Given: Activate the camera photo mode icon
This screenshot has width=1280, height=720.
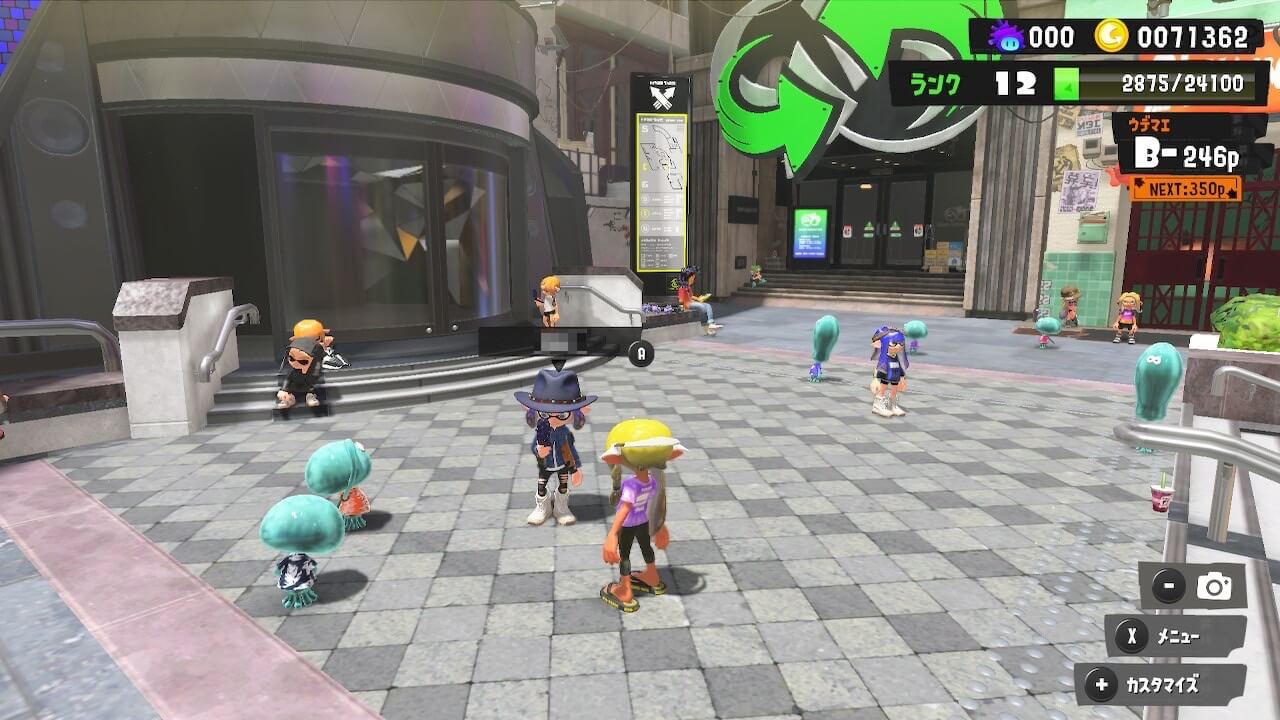Looking at the screenshot, I should point(1214,587).
